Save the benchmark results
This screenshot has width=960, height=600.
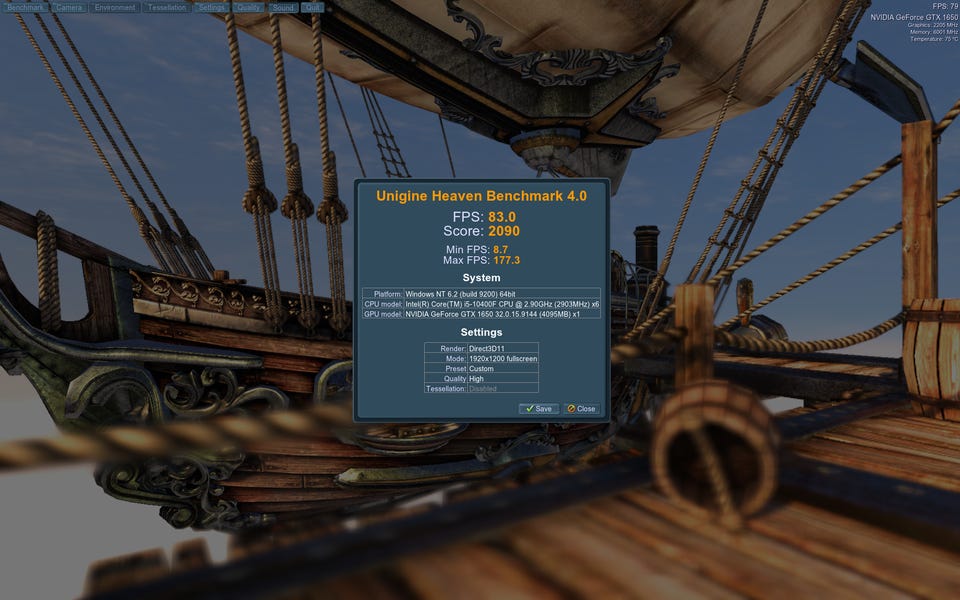point(539,408)
